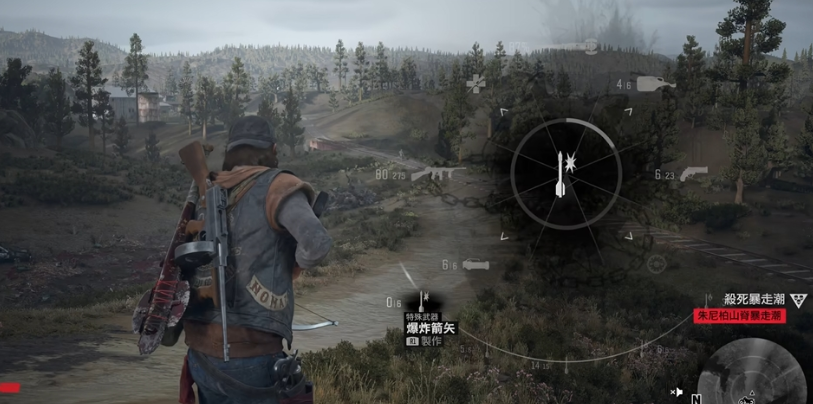Select the 殺死暴走潮 objective tracker
Image resolution: width=813 pixels, height=404 pixels.
pos(757,299)
